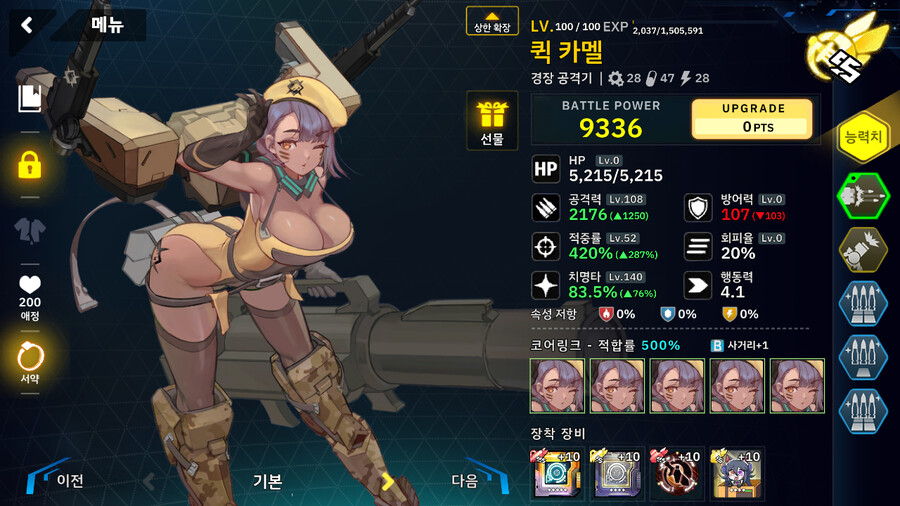This screenshot has height=506, width=900.
Task: Select the silver disc equipment slot
Action: click(x=616, y=474)
